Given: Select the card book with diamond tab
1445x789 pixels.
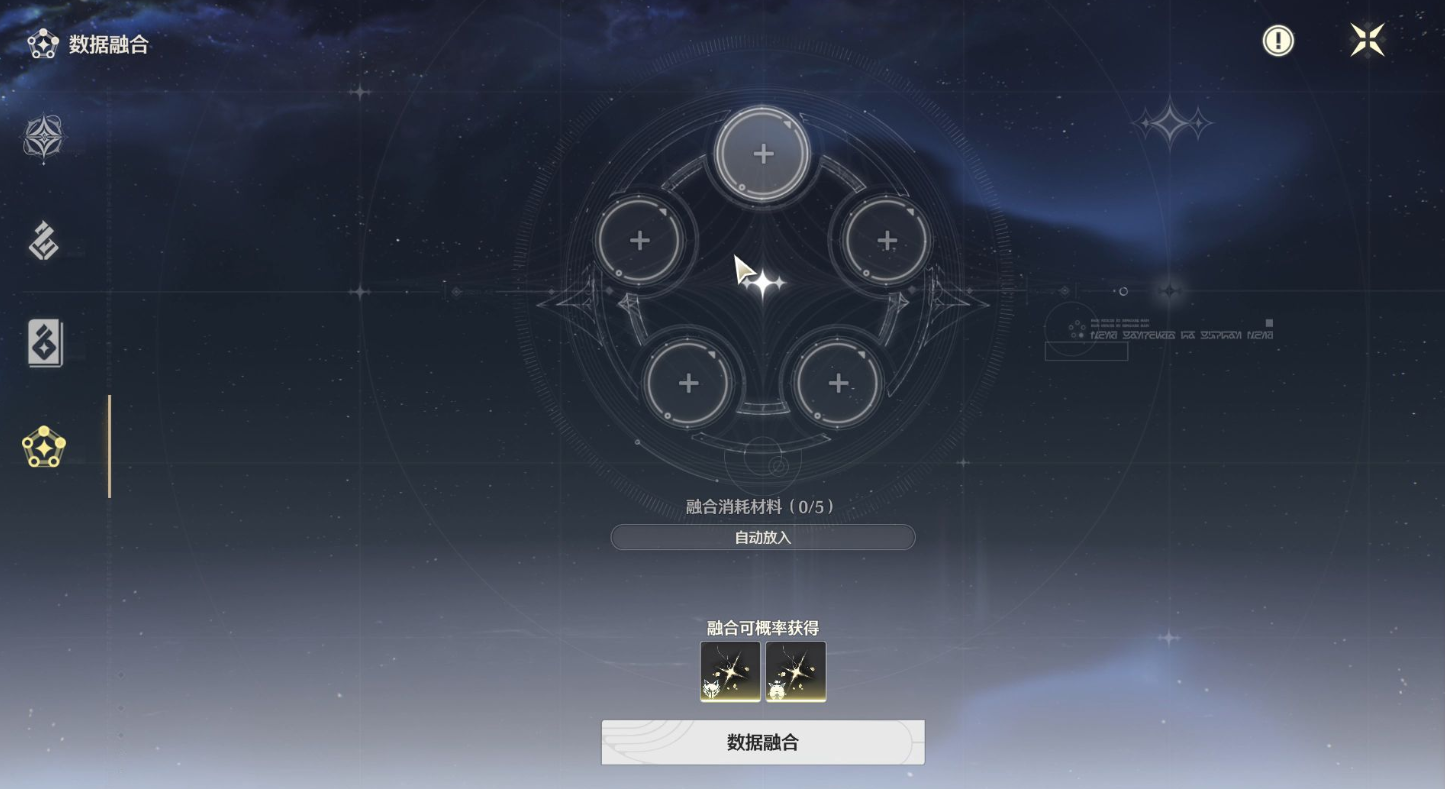Looking at the screenshot, I should coord(44,343).
